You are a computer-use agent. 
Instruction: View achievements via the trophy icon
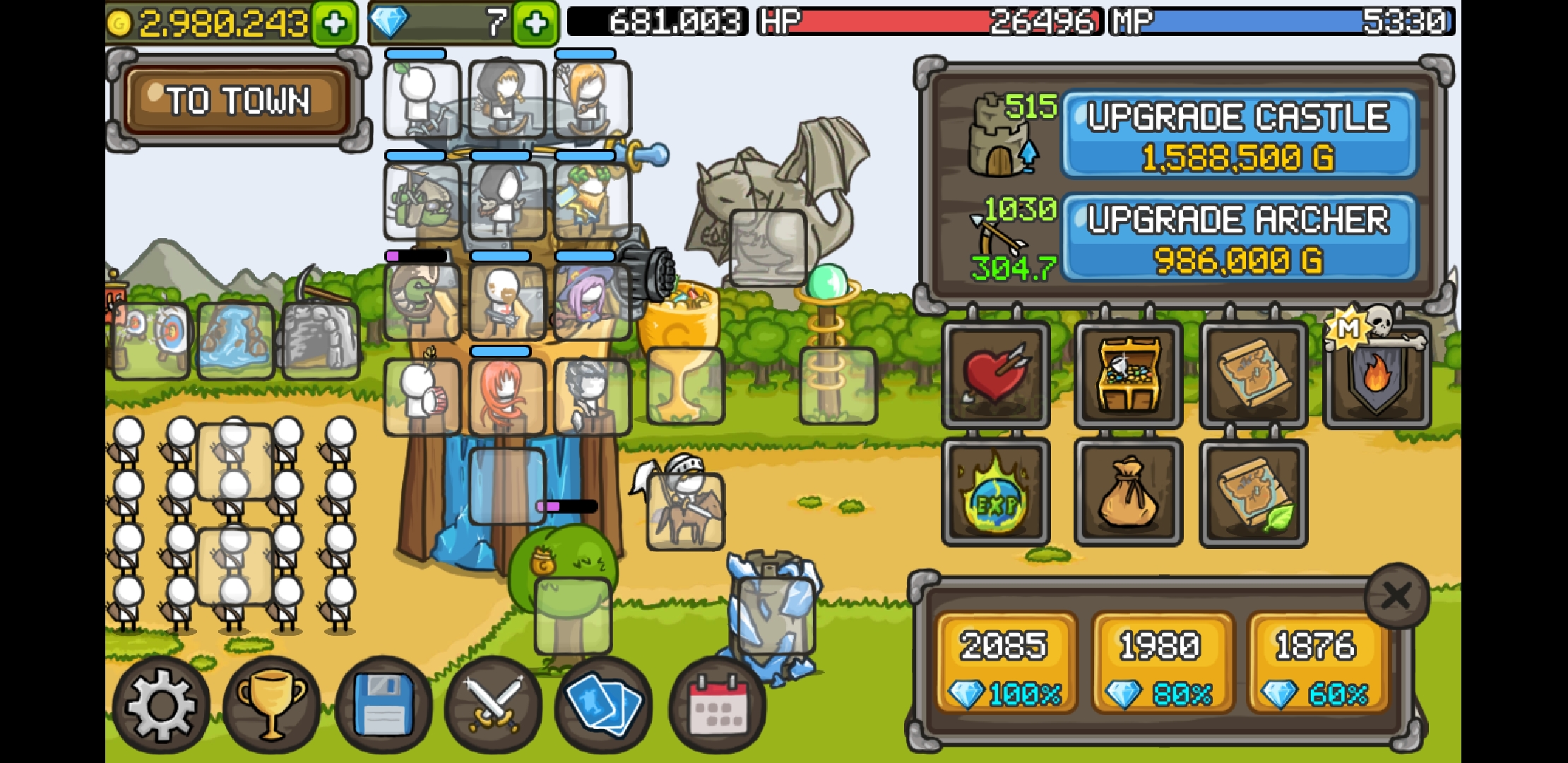click(272, 703)
